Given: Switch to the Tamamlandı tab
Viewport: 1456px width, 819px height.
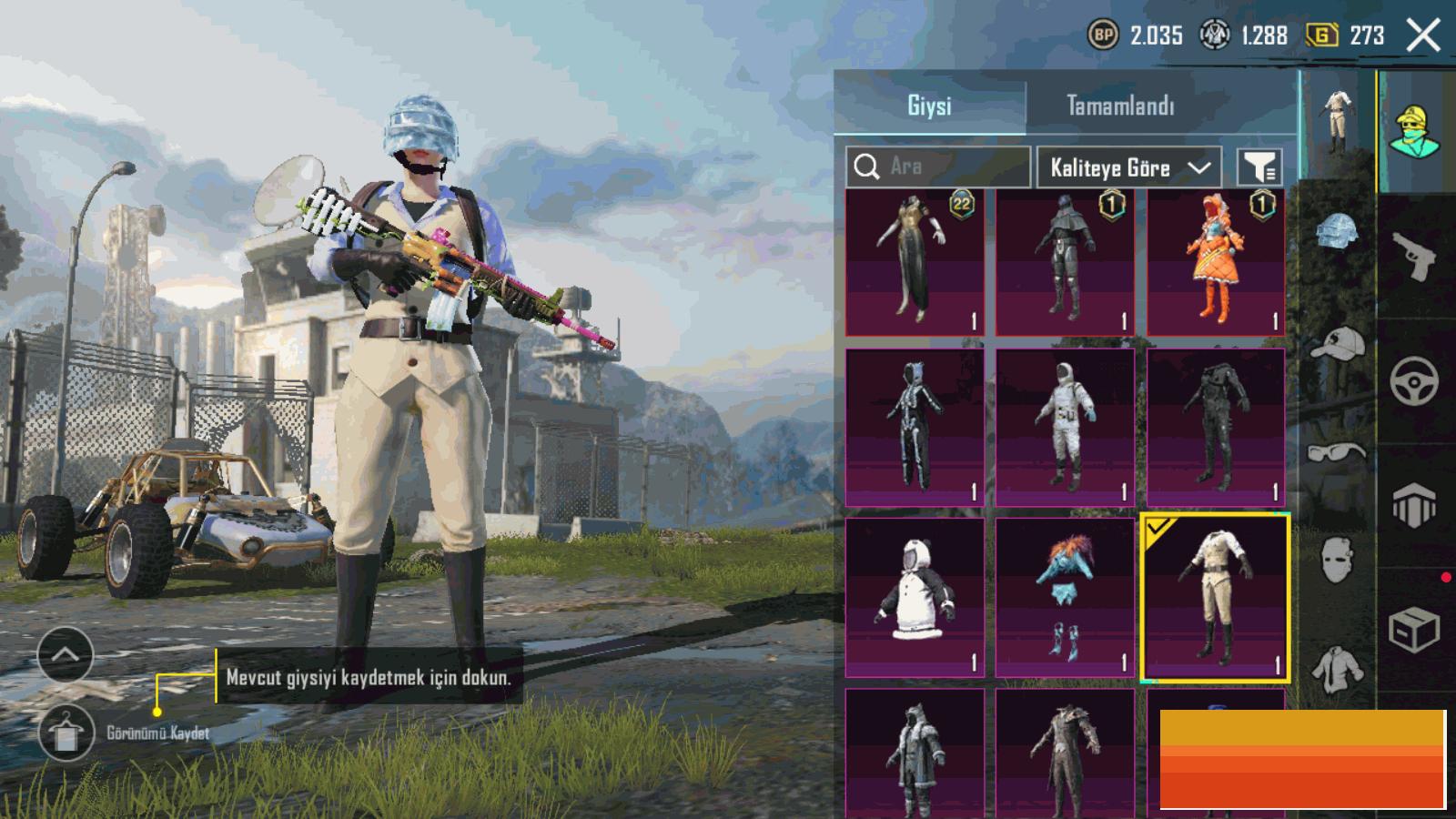Looking at the screenshot, I should coord(1119,106).
